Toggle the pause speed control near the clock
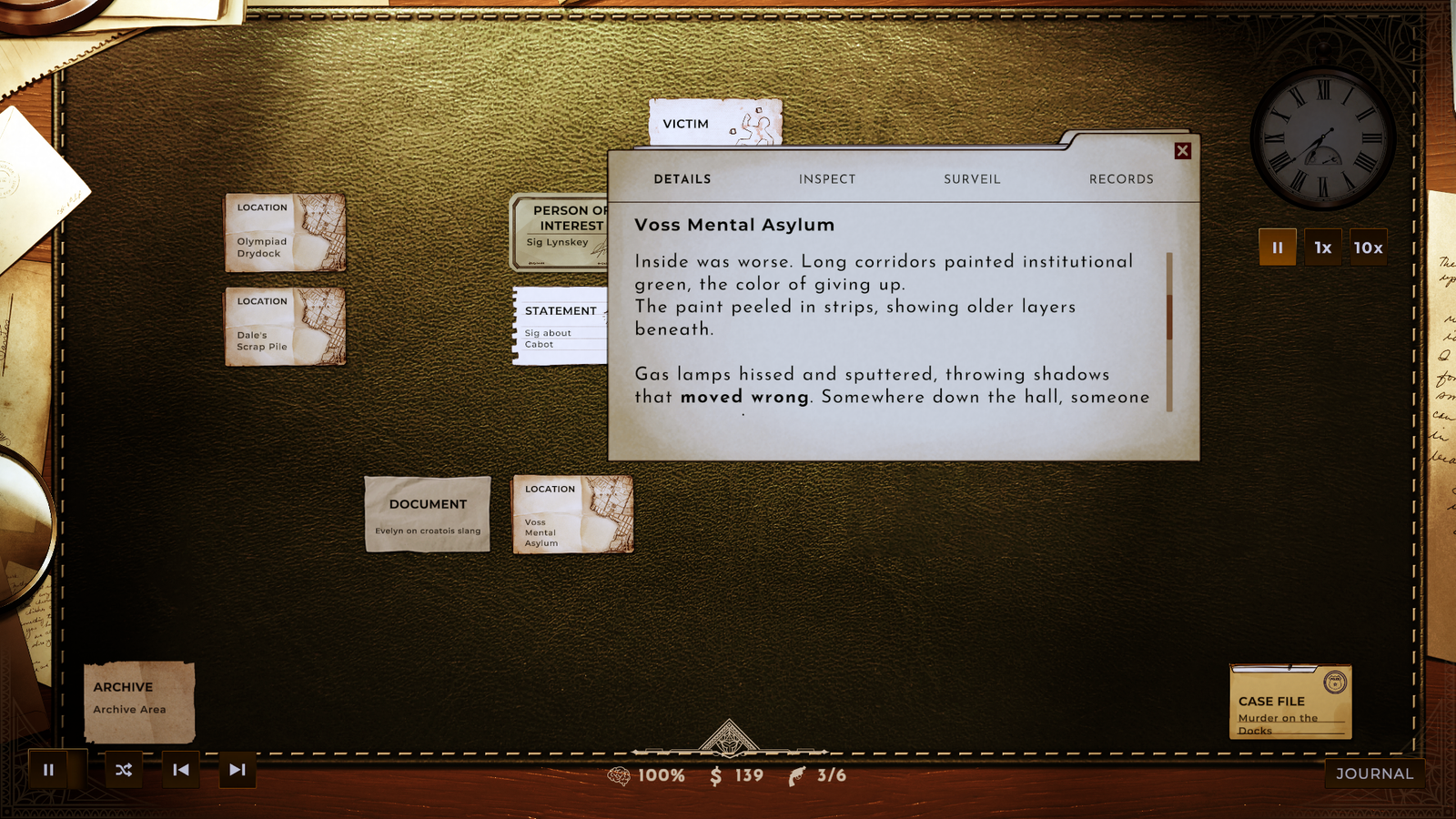The height and width of the screenshot is (819, 1456). tap(1278, 247)
